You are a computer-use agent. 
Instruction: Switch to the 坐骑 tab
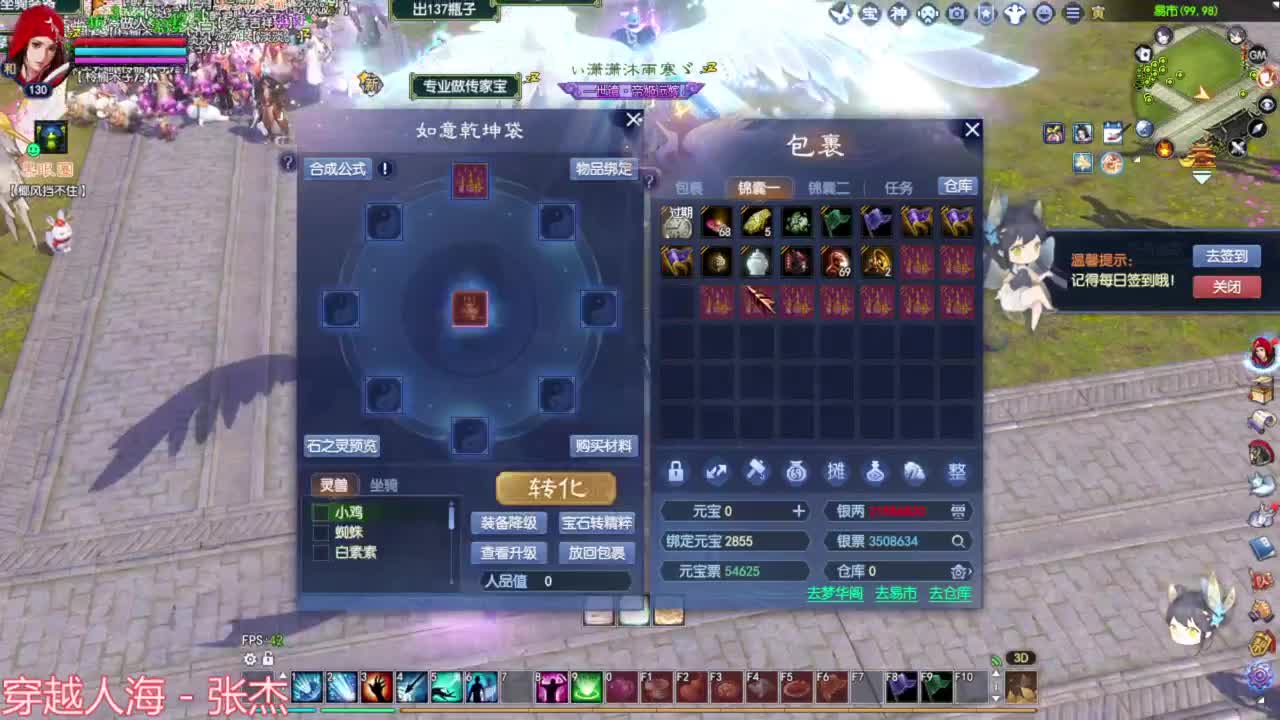[x=384, y=484]
